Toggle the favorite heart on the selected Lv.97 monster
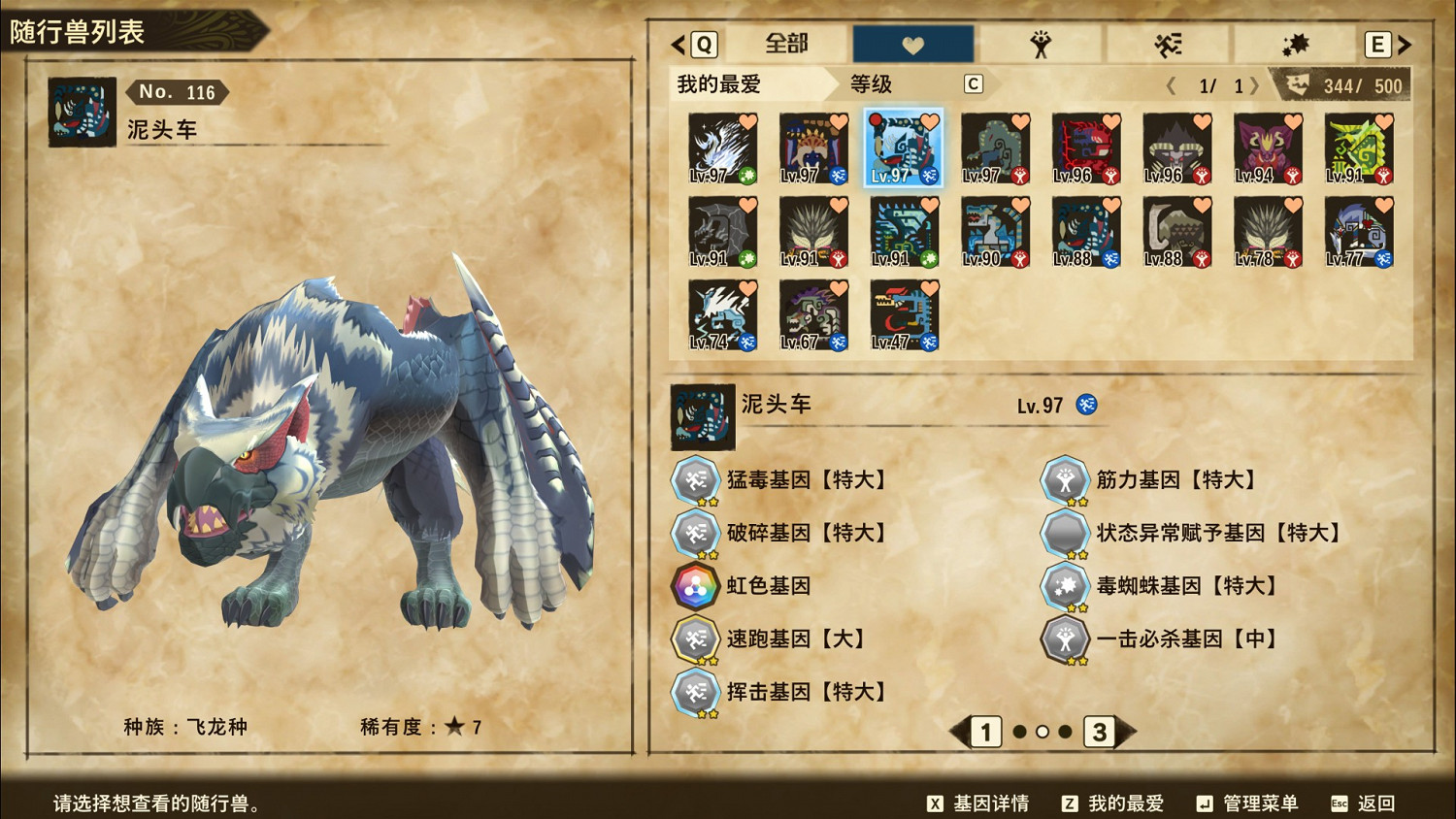 [x=930, y=121]
